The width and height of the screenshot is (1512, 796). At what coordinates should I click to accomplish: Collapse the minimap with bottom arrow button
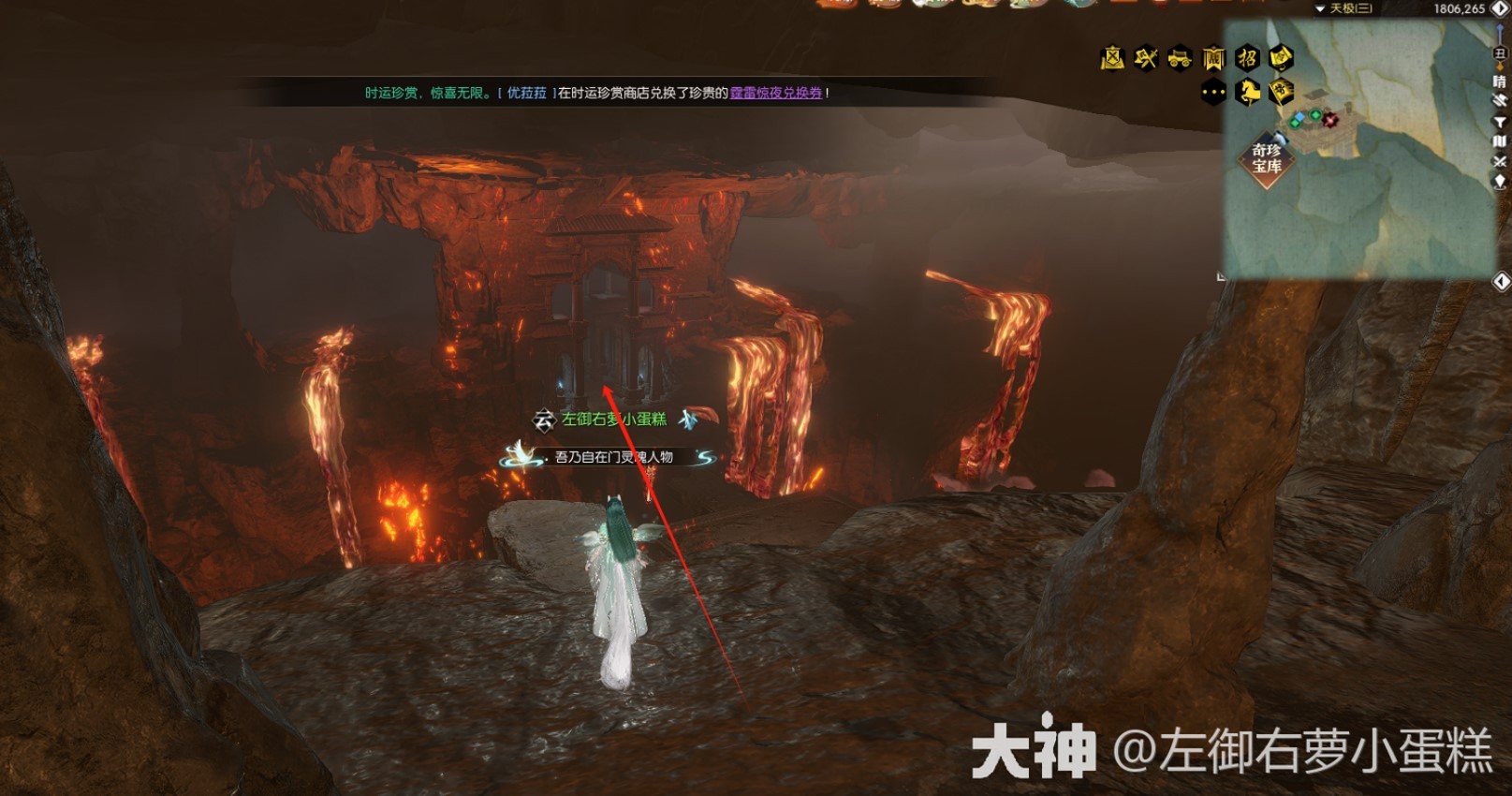click(1501, 282)
